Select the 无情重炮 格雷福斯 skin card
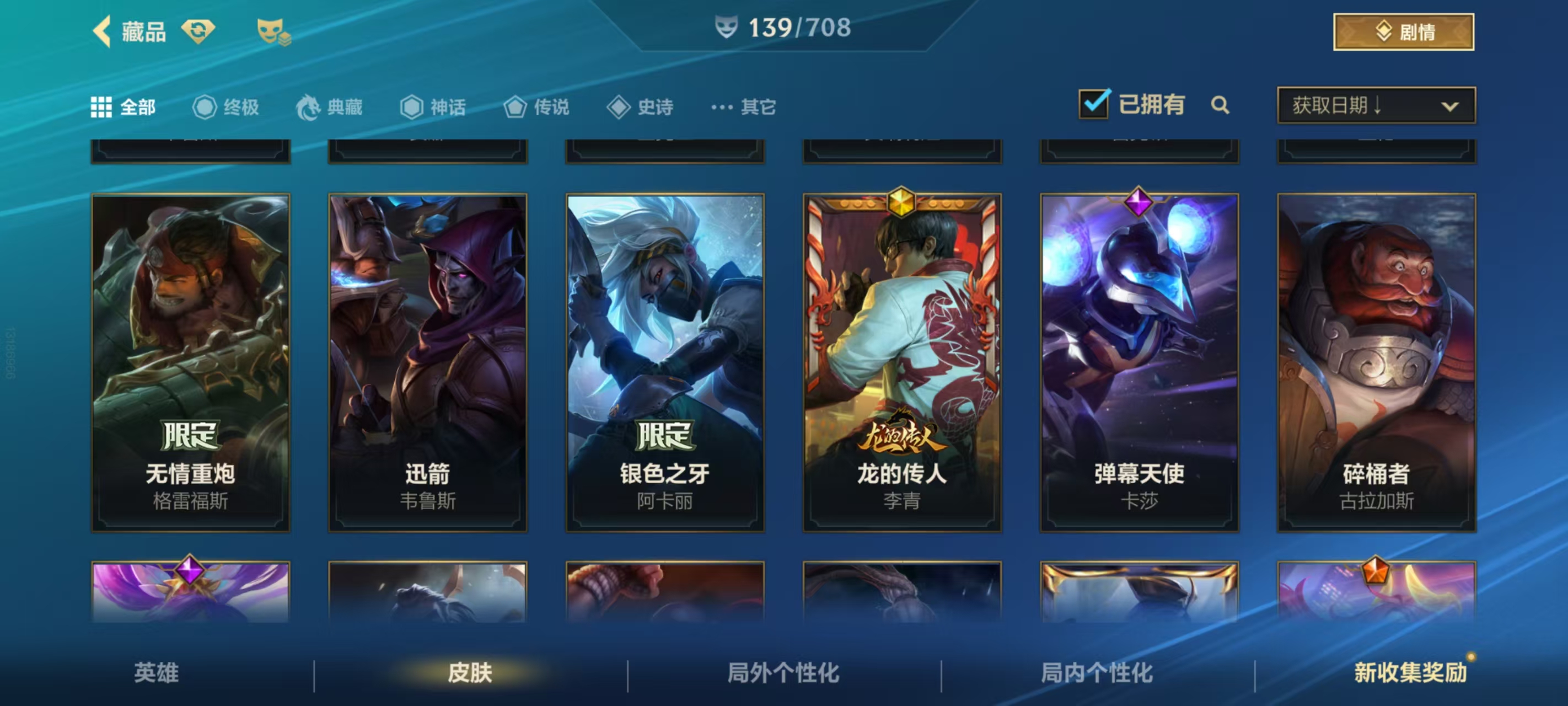This screenshot has width=1568, height=706. click(x=191, y=362)
